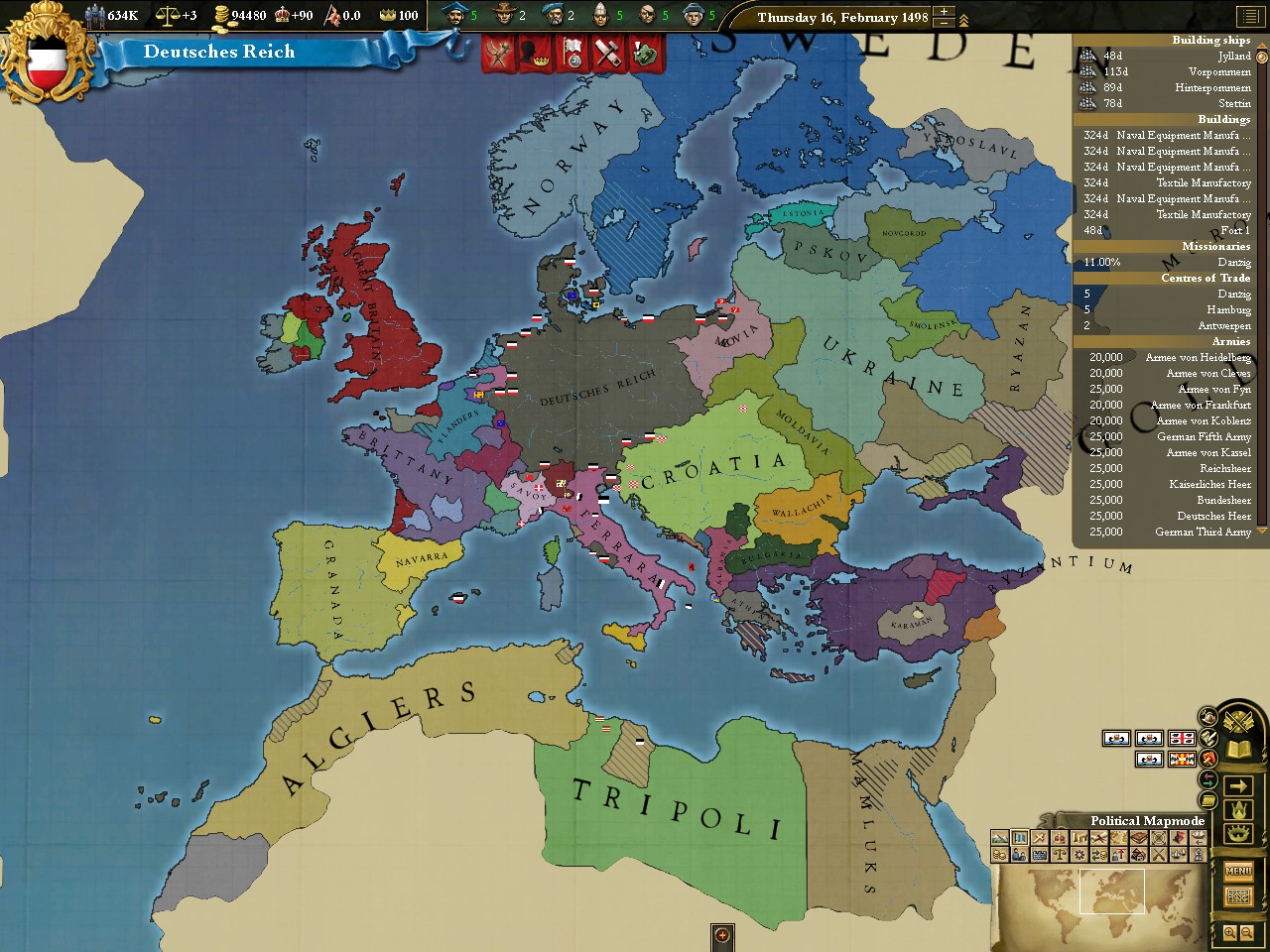Select Armee von Heidelberg in the armies list
The image size is (1270, 952).
pos(1199,357)
